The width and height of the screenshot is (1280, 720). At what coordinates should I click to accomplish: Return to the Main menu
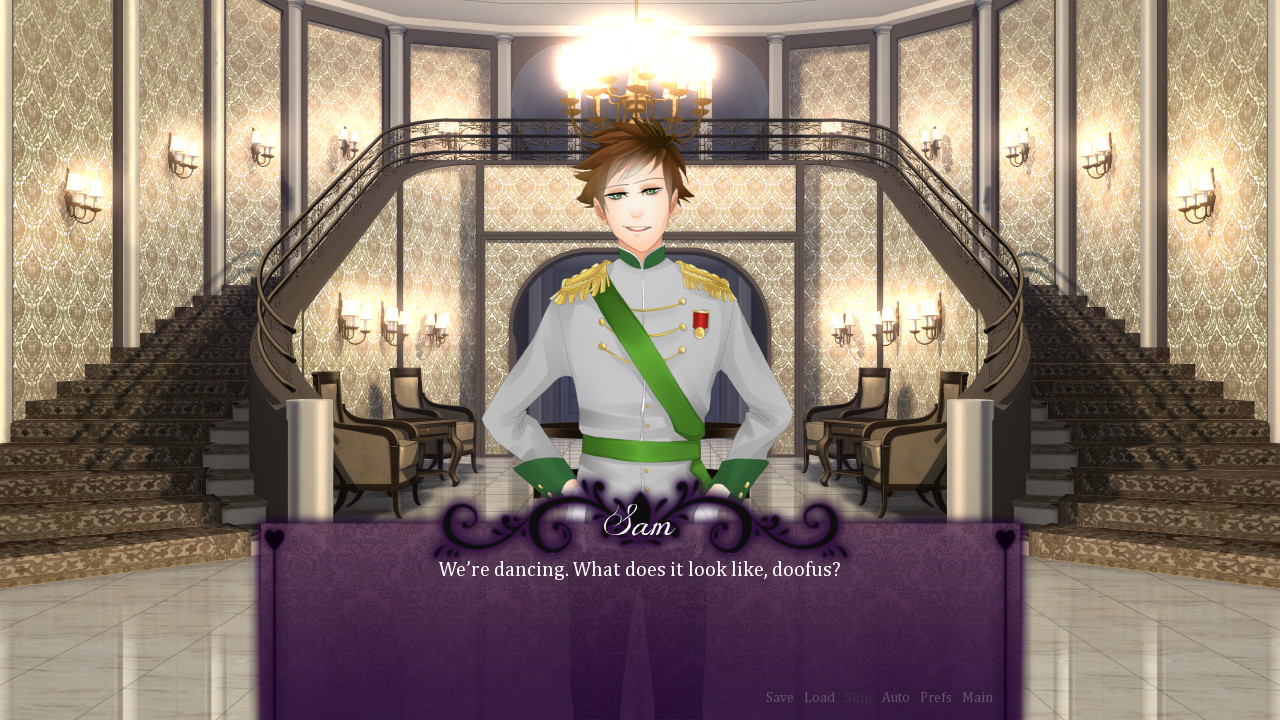tap(977, 697)
